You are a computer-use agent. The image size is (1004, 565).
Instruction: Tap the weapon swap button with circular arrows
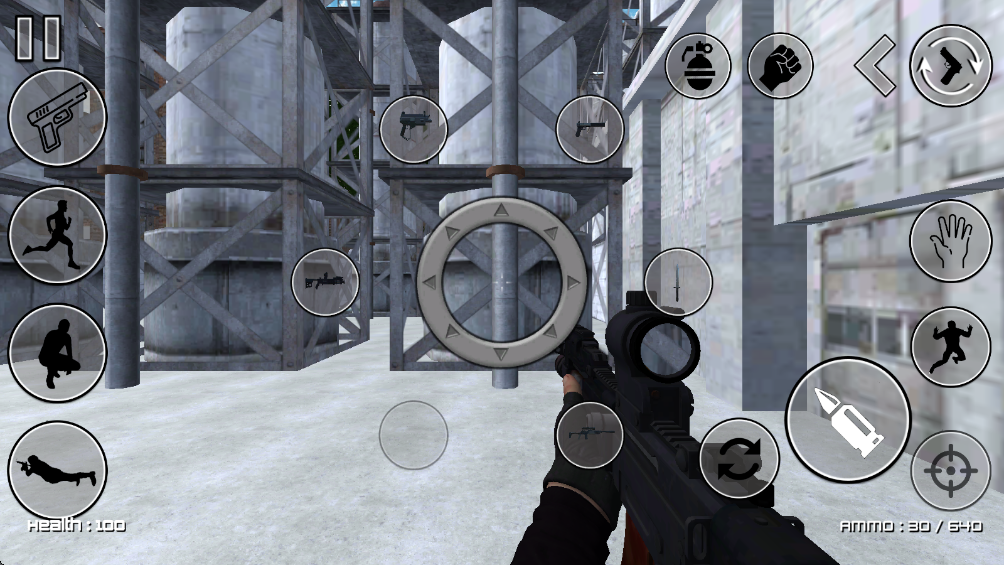pyautogui.click(x=950, y=66)
